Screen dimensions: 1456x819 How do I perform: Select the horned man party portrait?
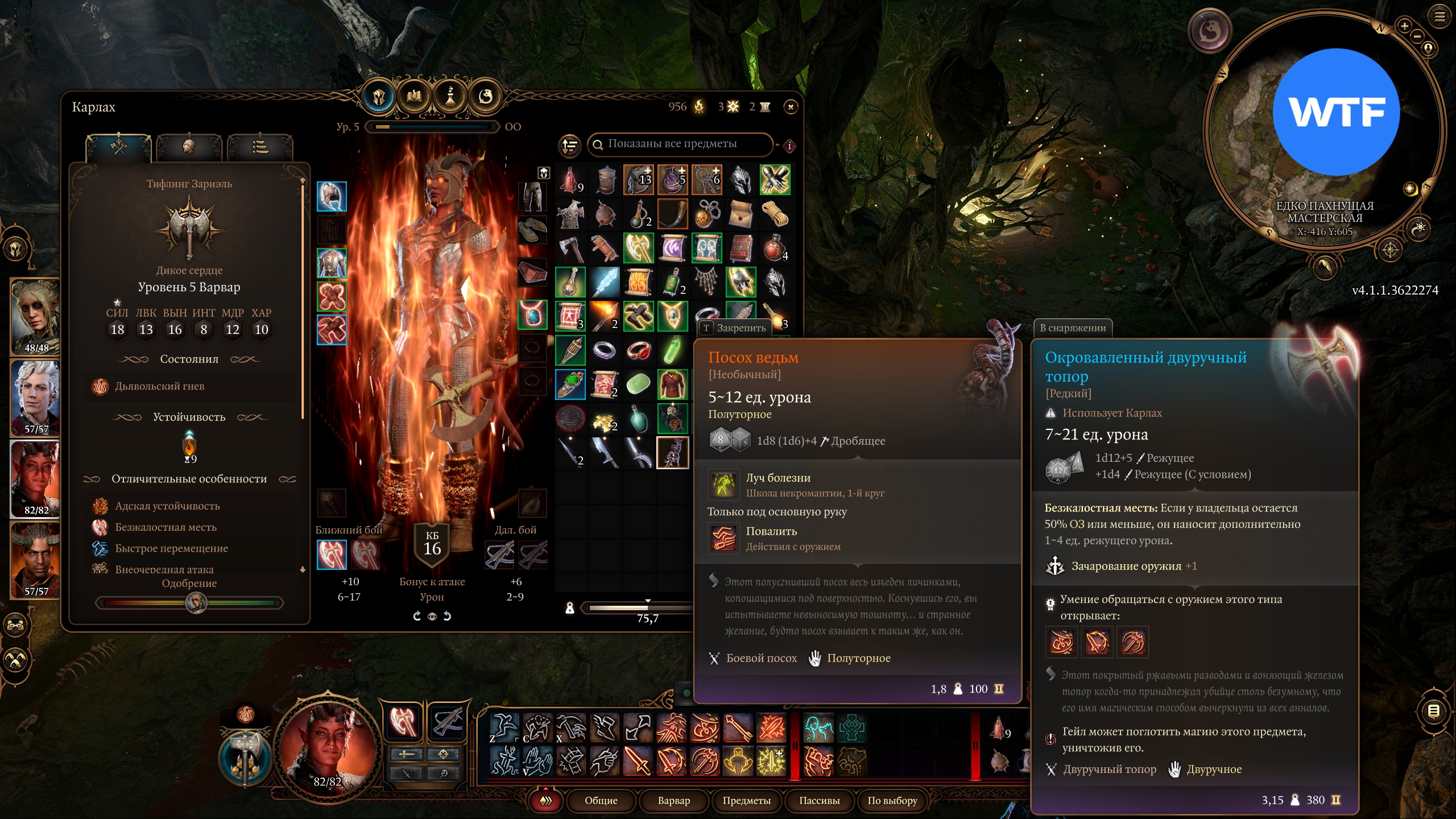(35, 560)
